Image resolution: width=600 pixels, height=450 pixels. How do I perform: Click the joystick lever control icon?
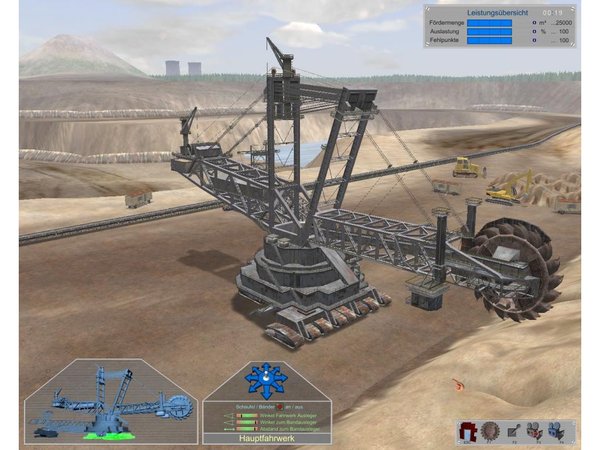[x=515, y=430]
